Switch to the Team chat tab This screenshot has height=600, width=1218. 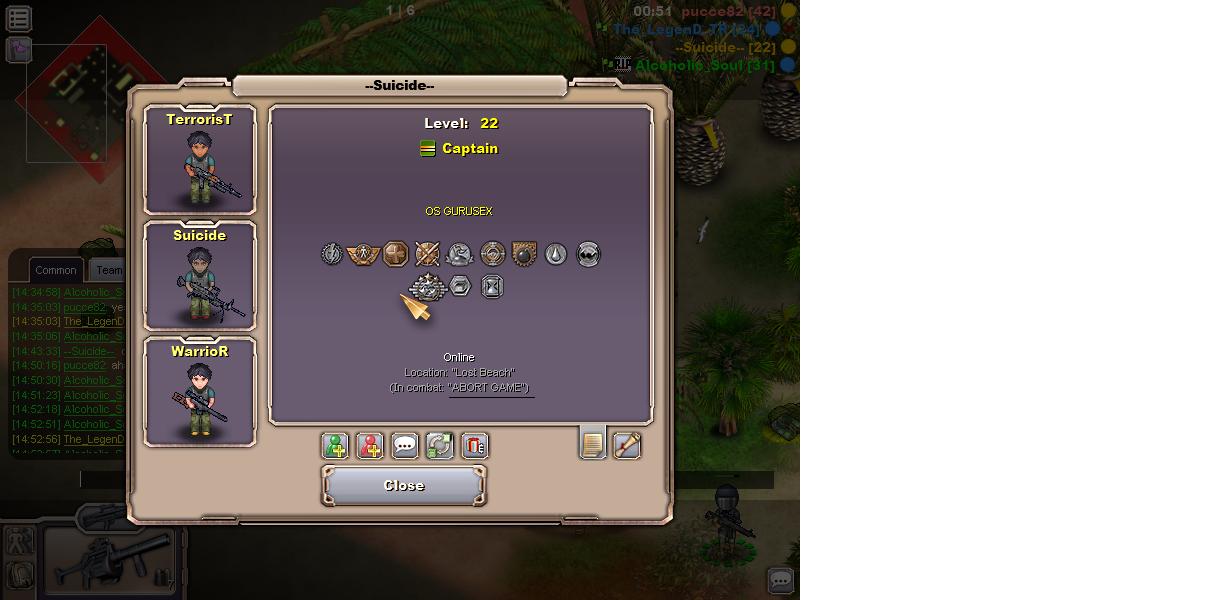108,270
